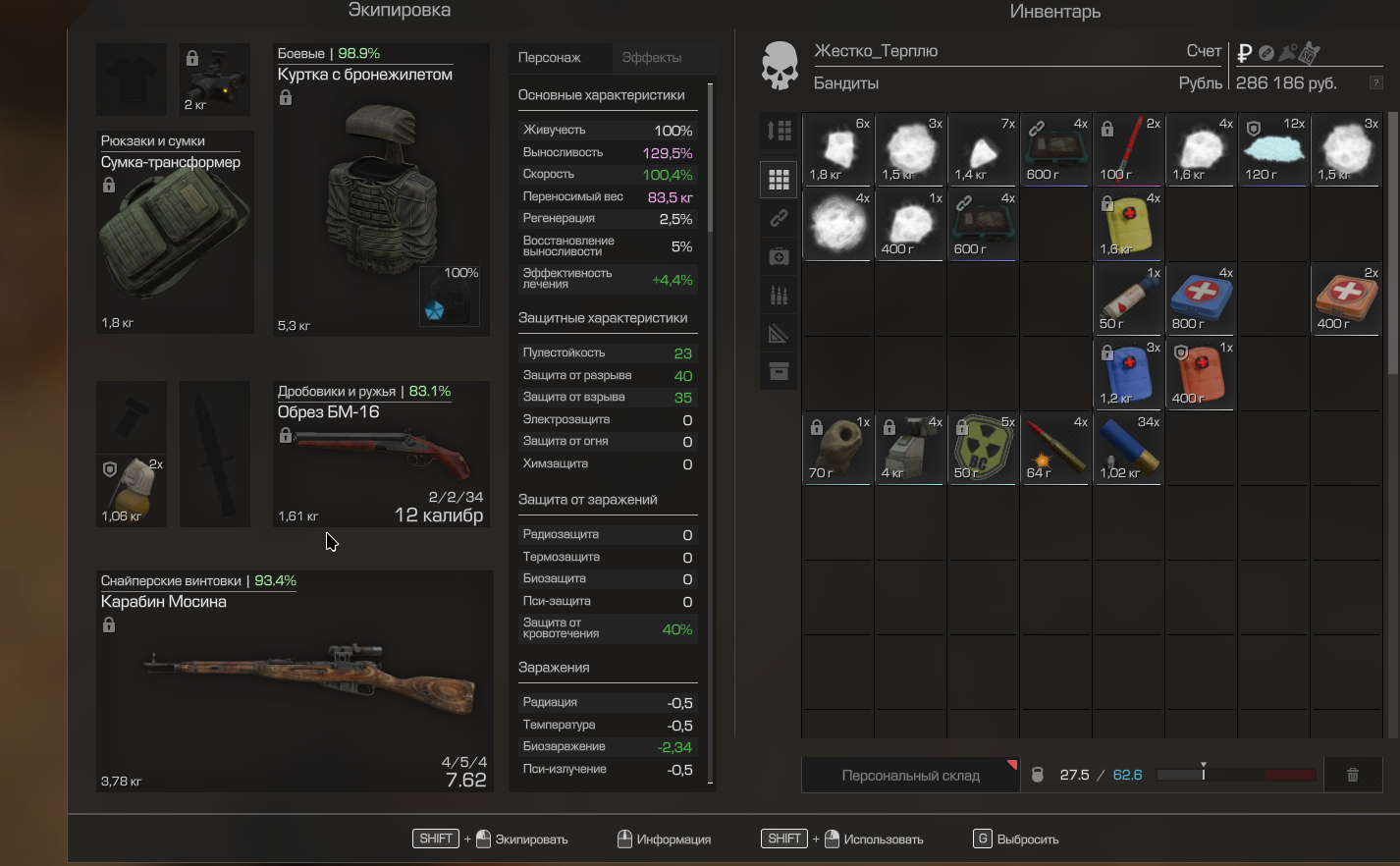Image resolution: width=1400 pixels, height=866 pixels.
Task: Filter inventory by ammunition
Action: [x=779, y=295]
